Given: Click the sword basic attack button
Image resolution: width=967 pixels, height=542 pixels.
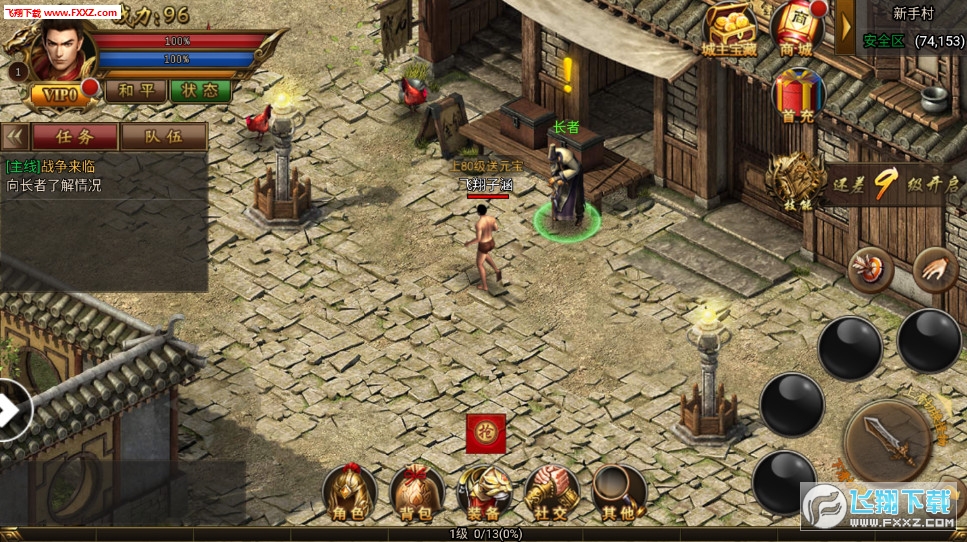Looking at the screenshot, I should pos(889,442).
